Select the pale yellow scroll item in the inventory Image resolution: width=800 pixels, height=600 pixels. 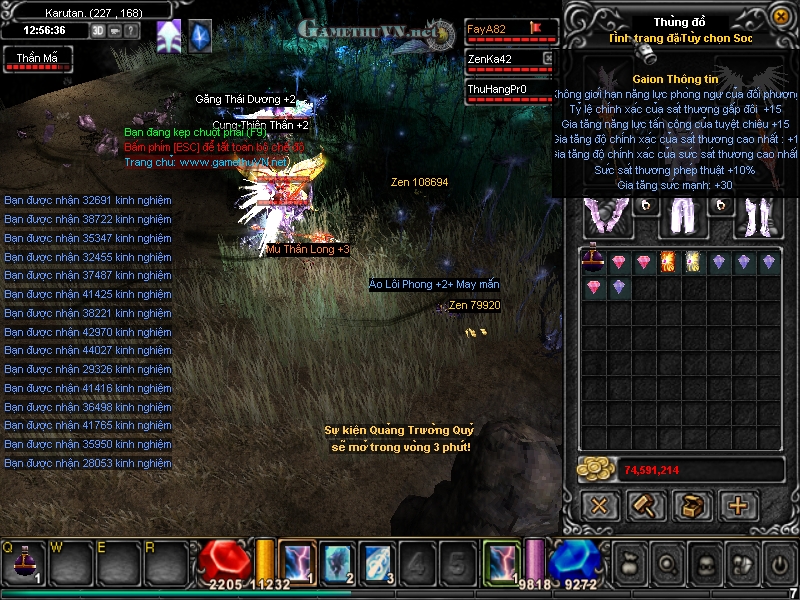tap(694, 262)
